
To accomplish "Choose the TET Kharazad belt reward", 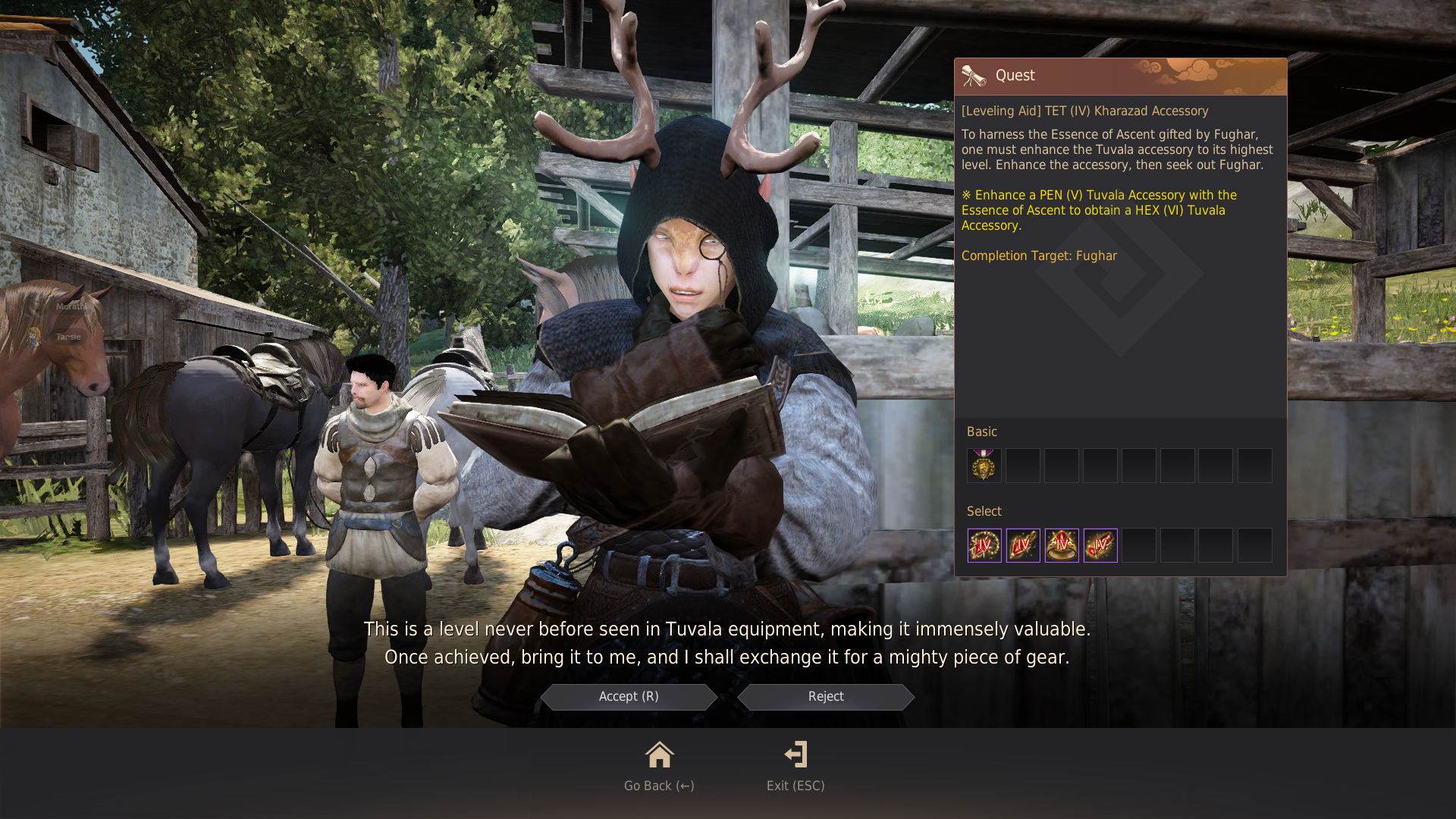I will coord(1100,545).
